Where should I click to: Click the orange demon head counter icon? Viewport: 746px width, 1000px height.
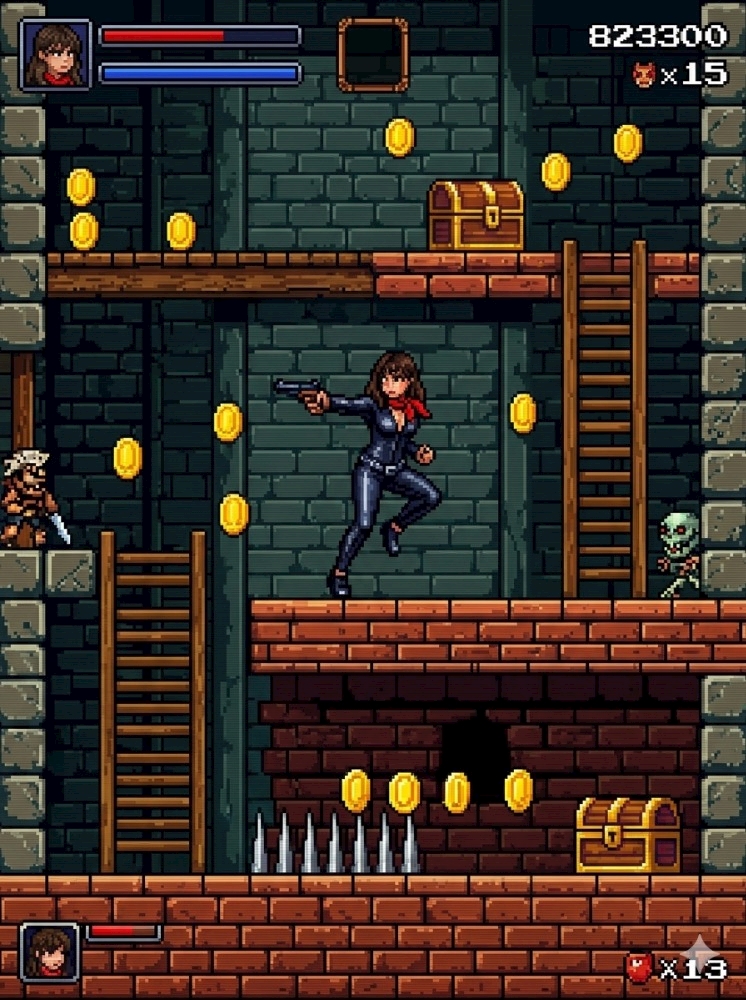coord(644,74)
